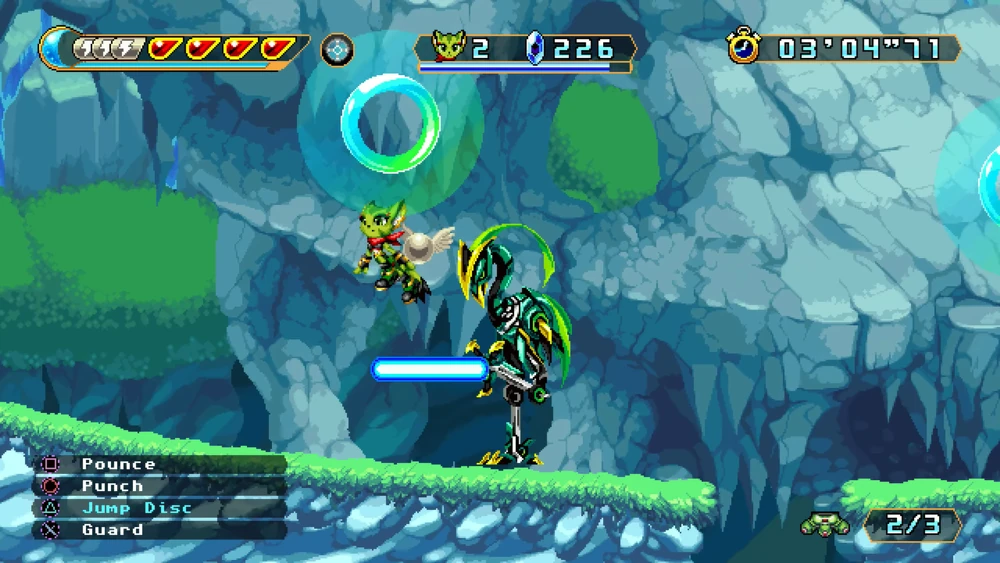Click the circular item slot icon

pos(337,49)
